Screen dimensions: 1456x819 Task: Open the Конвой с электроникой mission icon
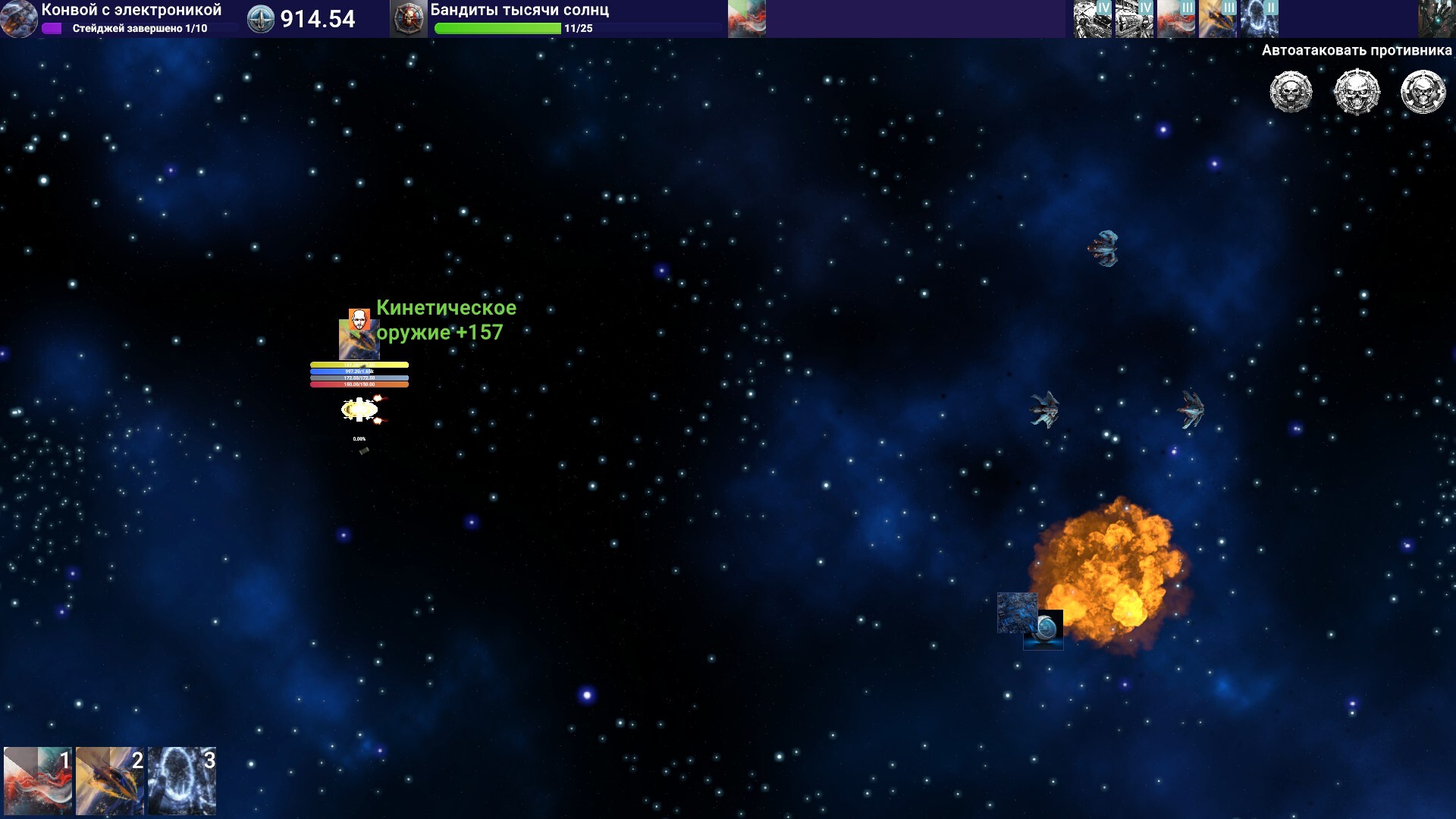point(19,19)
